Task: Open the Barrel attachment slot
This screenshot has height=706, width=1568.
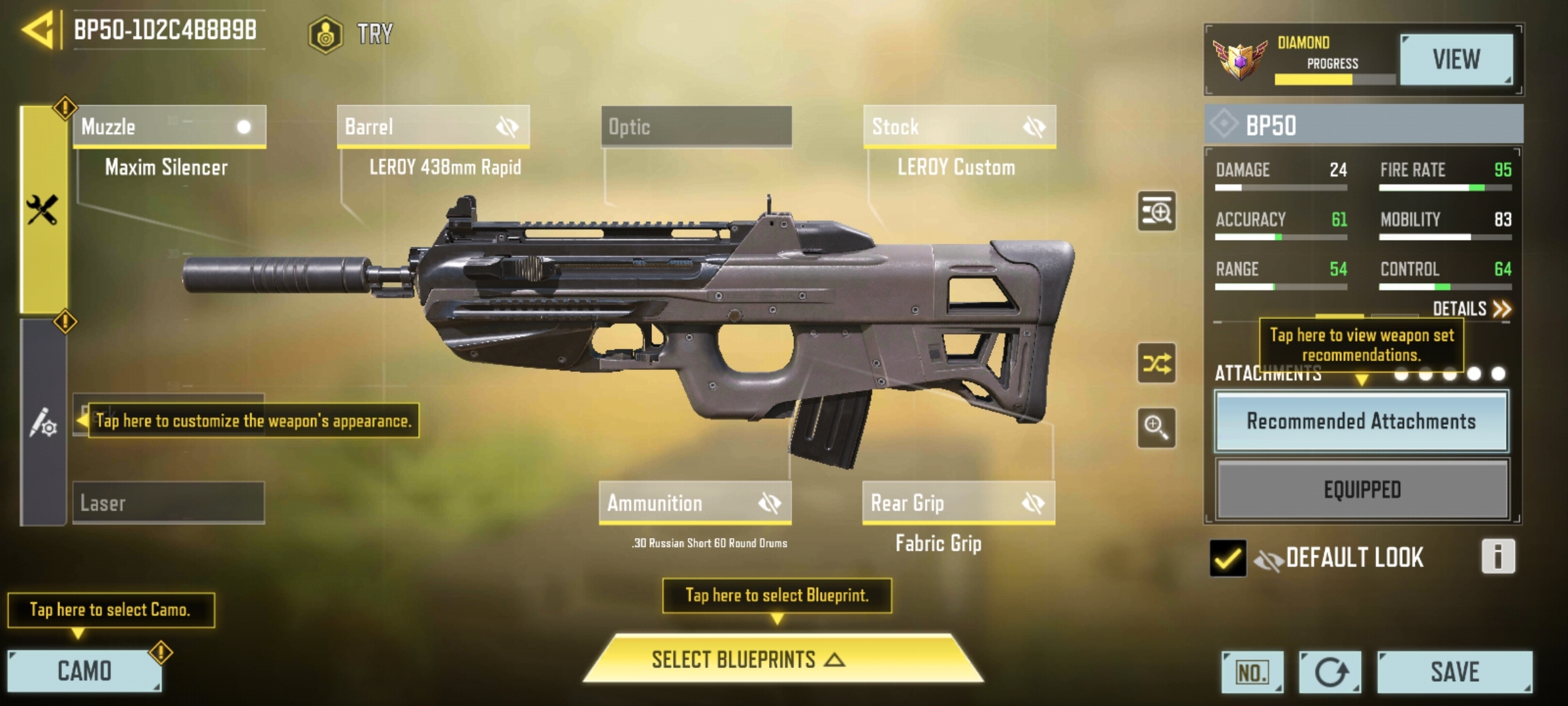Action: (433, 126)
